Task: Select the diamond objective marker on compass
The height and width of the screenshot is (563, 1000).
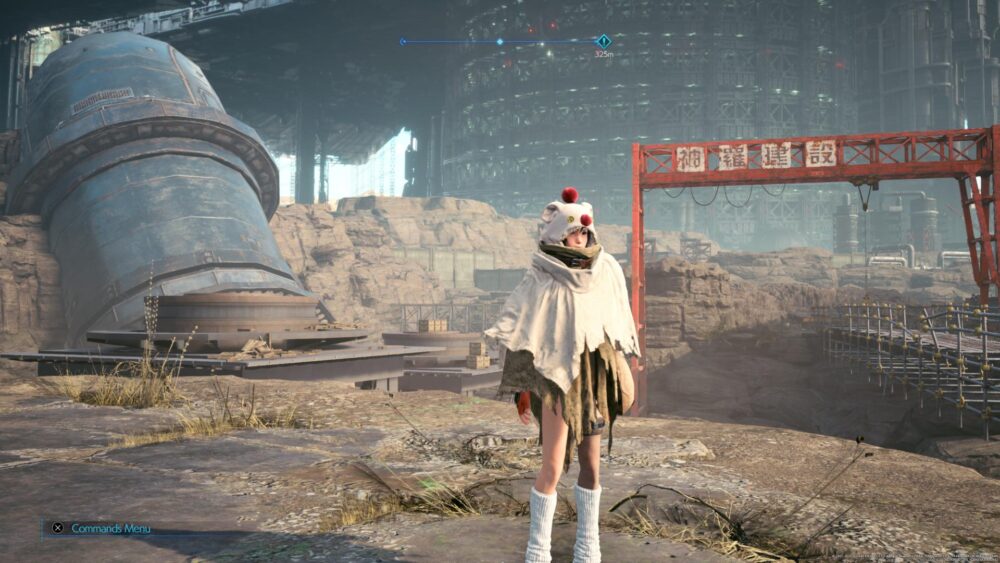Action: [x=603, y=41]
